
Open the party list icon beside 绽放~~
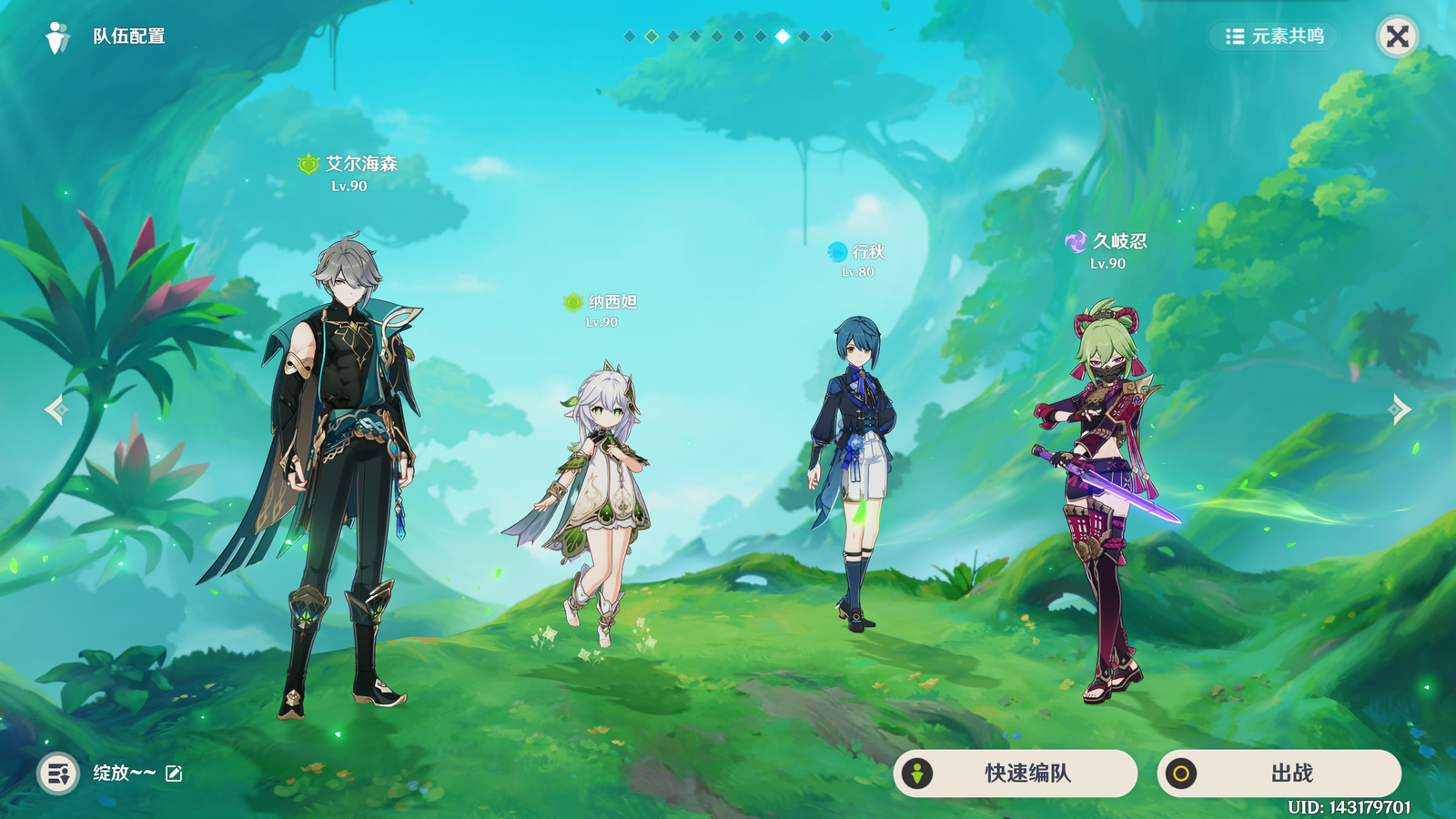58,773
